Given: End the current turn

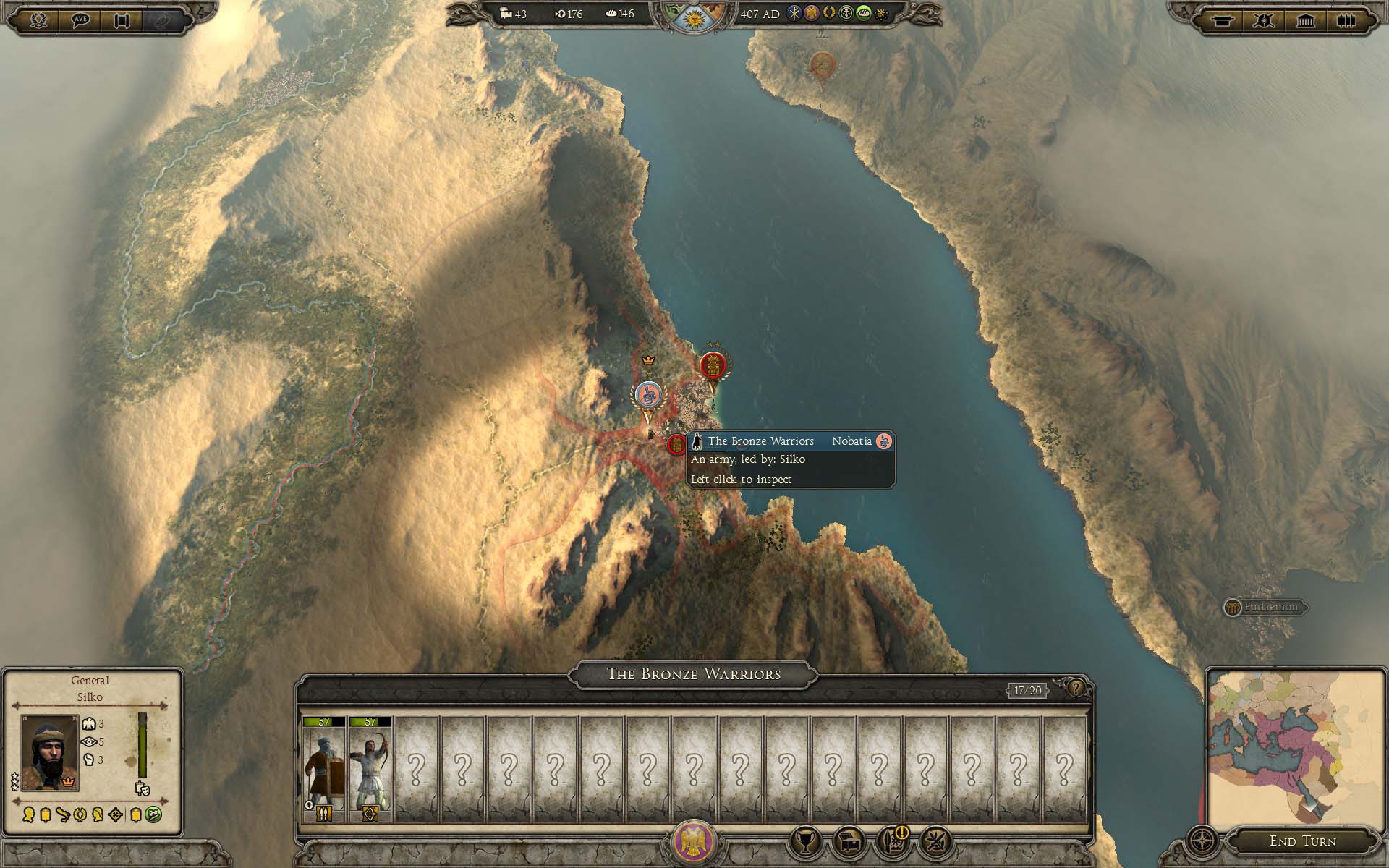Looking at the screenshot, I should click(1302, 841).
